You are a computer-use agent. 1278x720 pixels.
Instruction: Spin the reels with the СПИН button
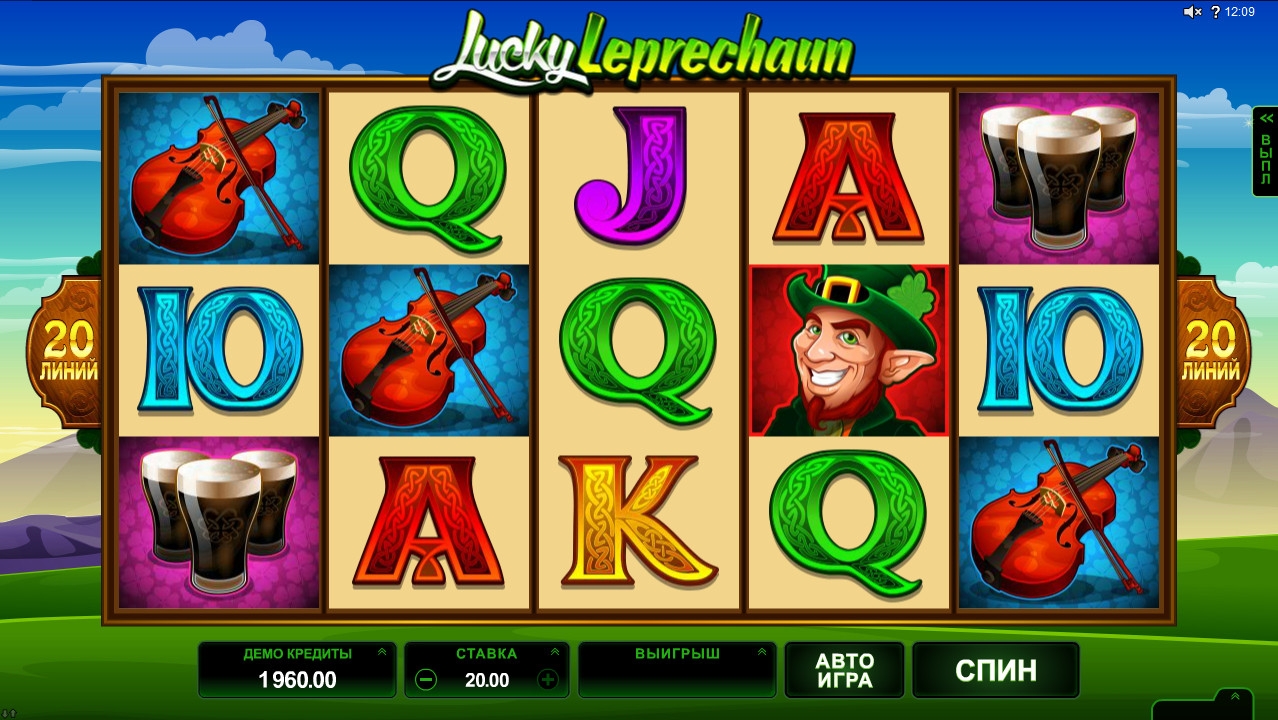pyautogui.click(x=995, y=670)
